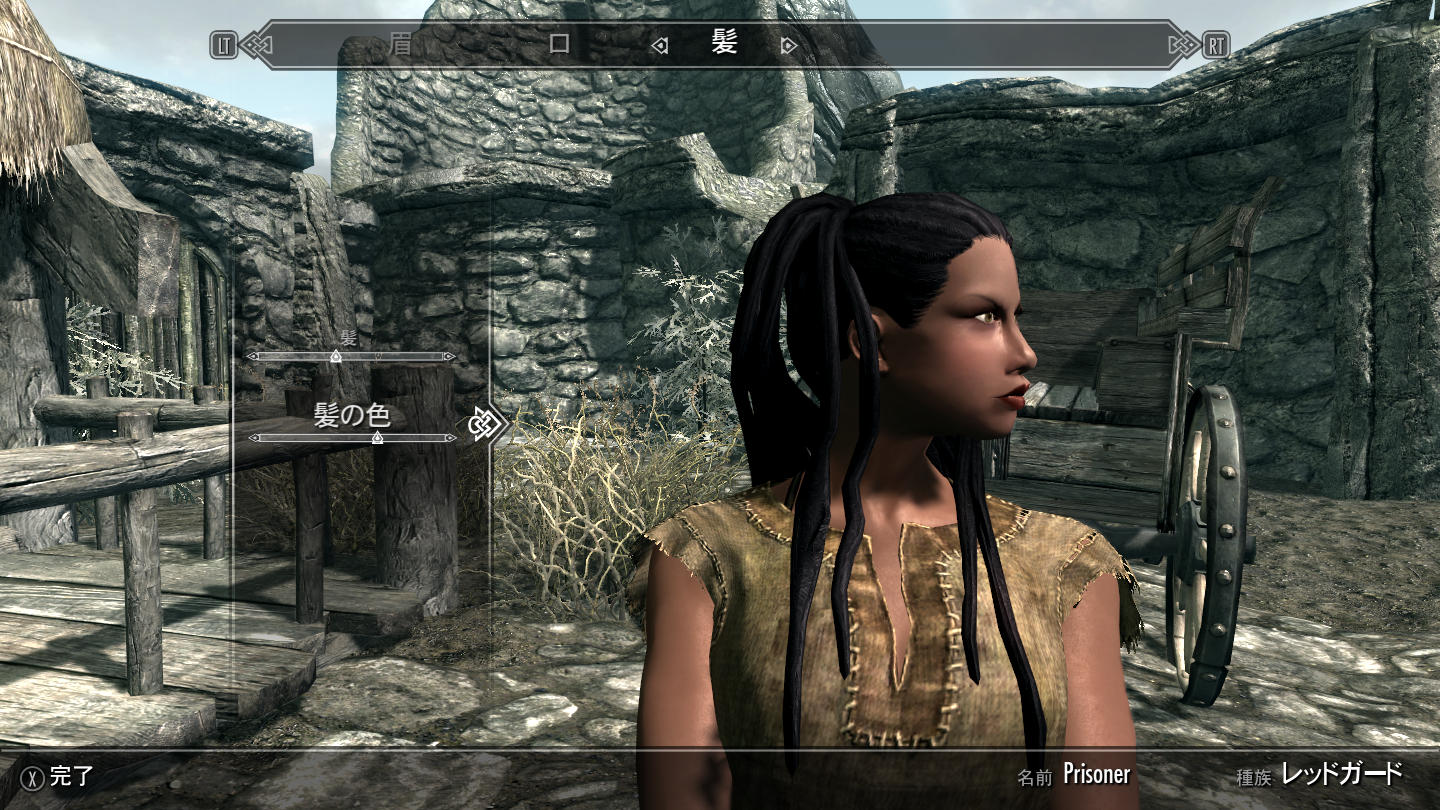This screenshot has height=810, width=1440.
Task: Select the 髪 tab in top bar
Action: tap(724, 44)
